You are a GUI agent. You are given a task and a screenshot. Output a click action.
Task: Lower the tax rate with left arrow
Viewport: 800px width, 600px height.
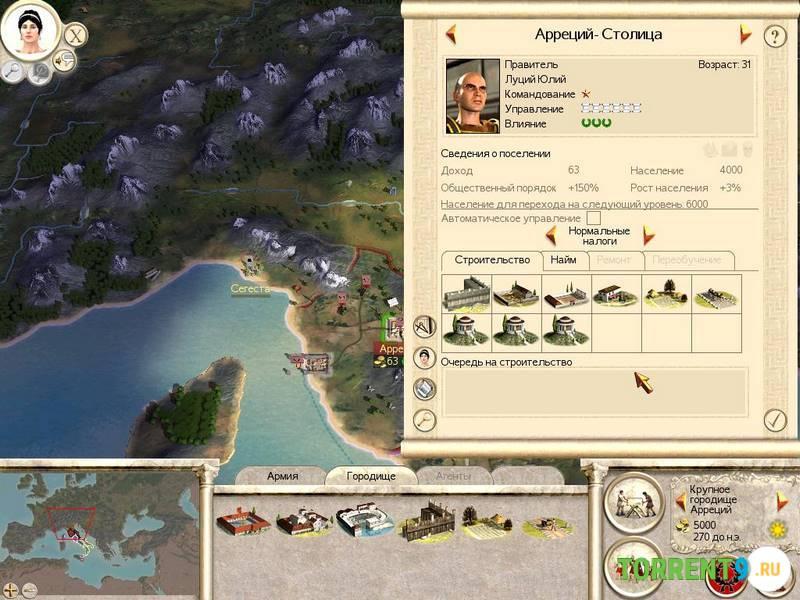coord(550,235)
